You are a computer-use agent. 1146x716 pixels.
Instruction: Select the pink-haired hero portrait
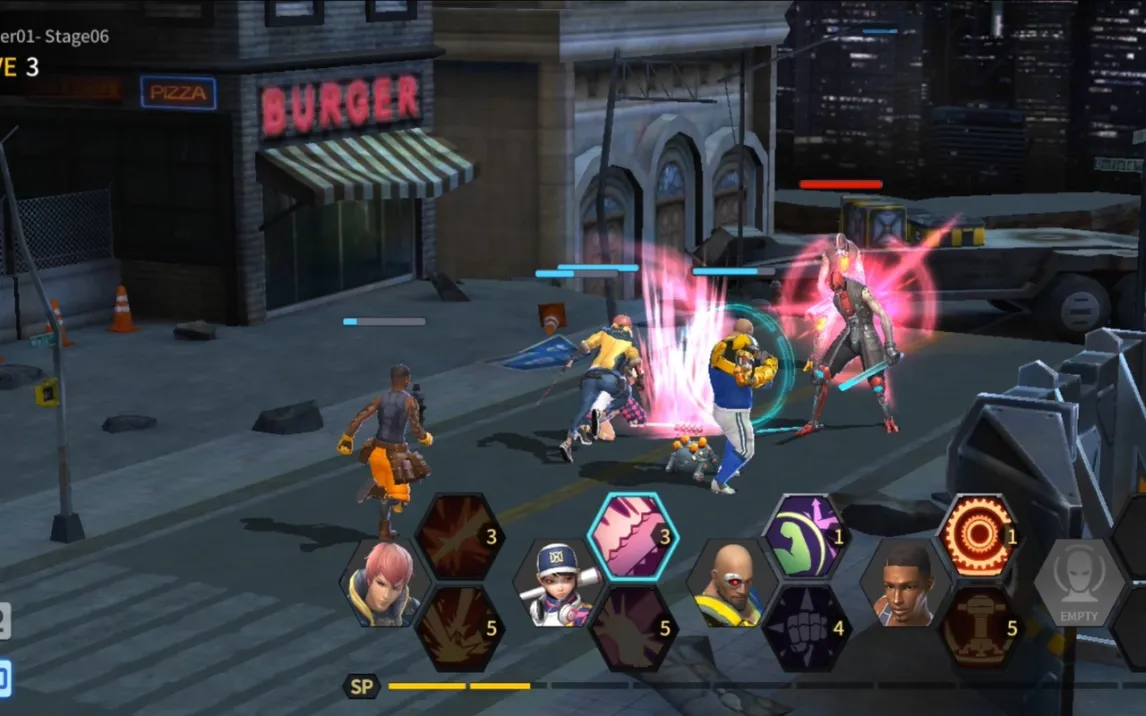tap(385, 584)
